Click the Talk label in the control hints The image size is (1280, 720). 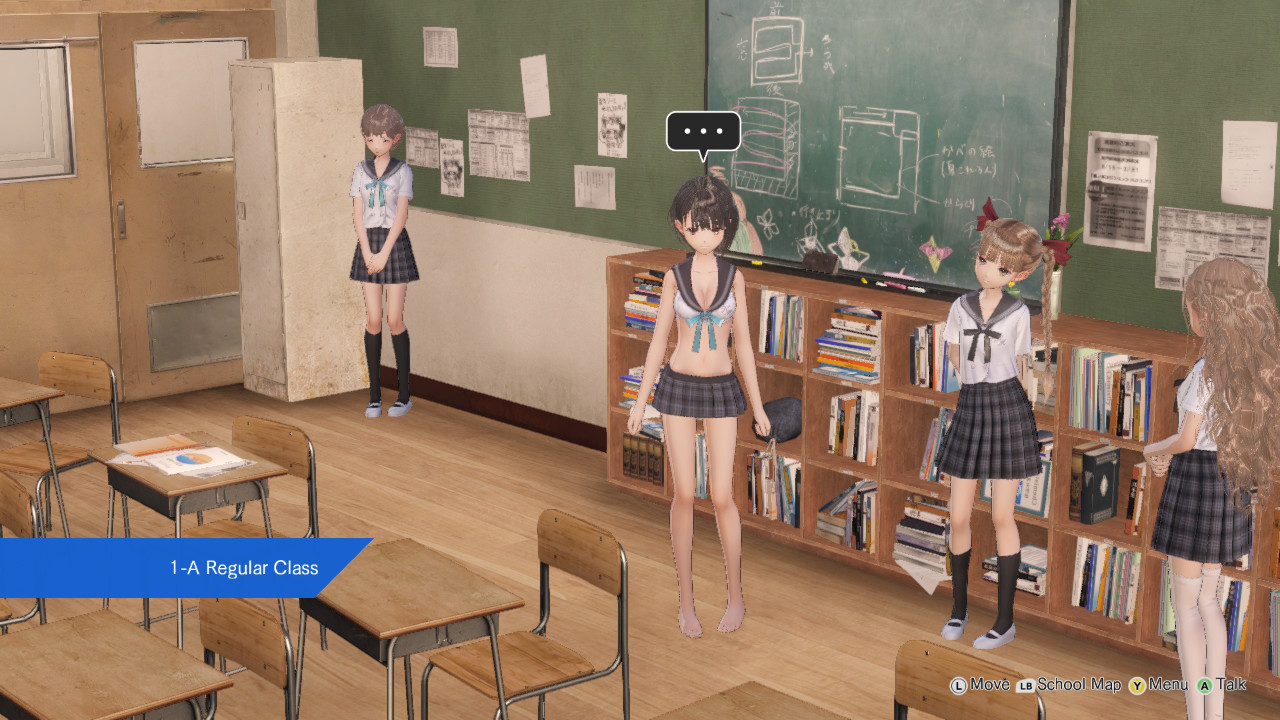[x=1231, y=685]
